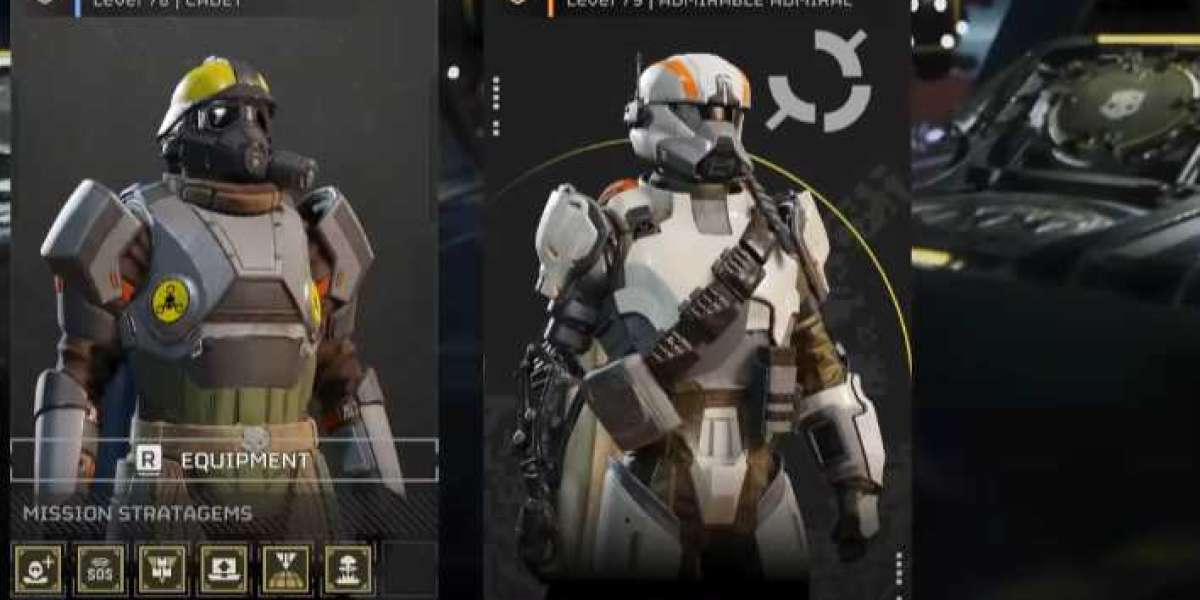Select the Reinforce stratagem icon

tap(39, 569)
